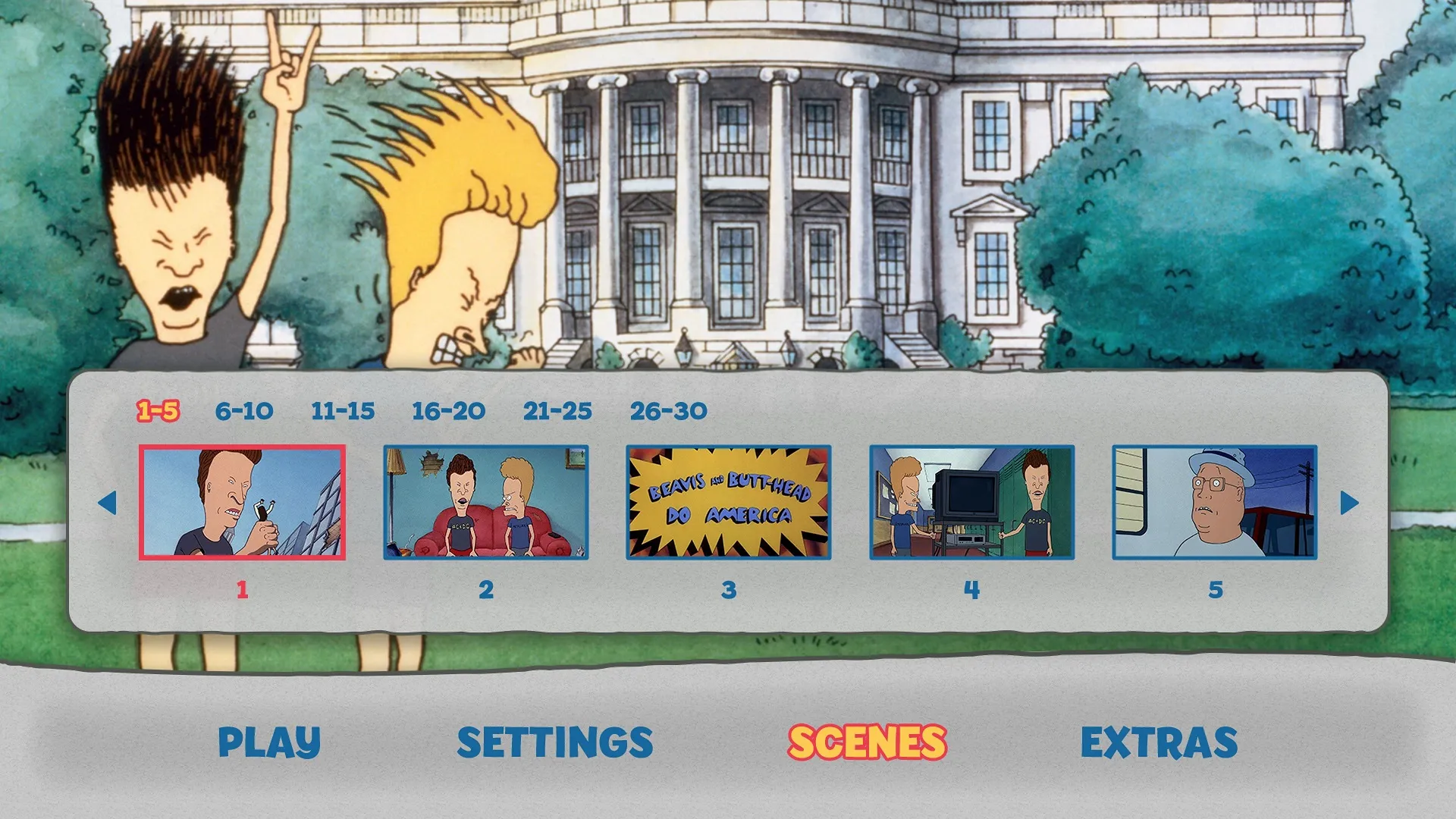The image size is (1456, 819).
Task: Open the 16-20 scene group
Action: tap(447, 410)
